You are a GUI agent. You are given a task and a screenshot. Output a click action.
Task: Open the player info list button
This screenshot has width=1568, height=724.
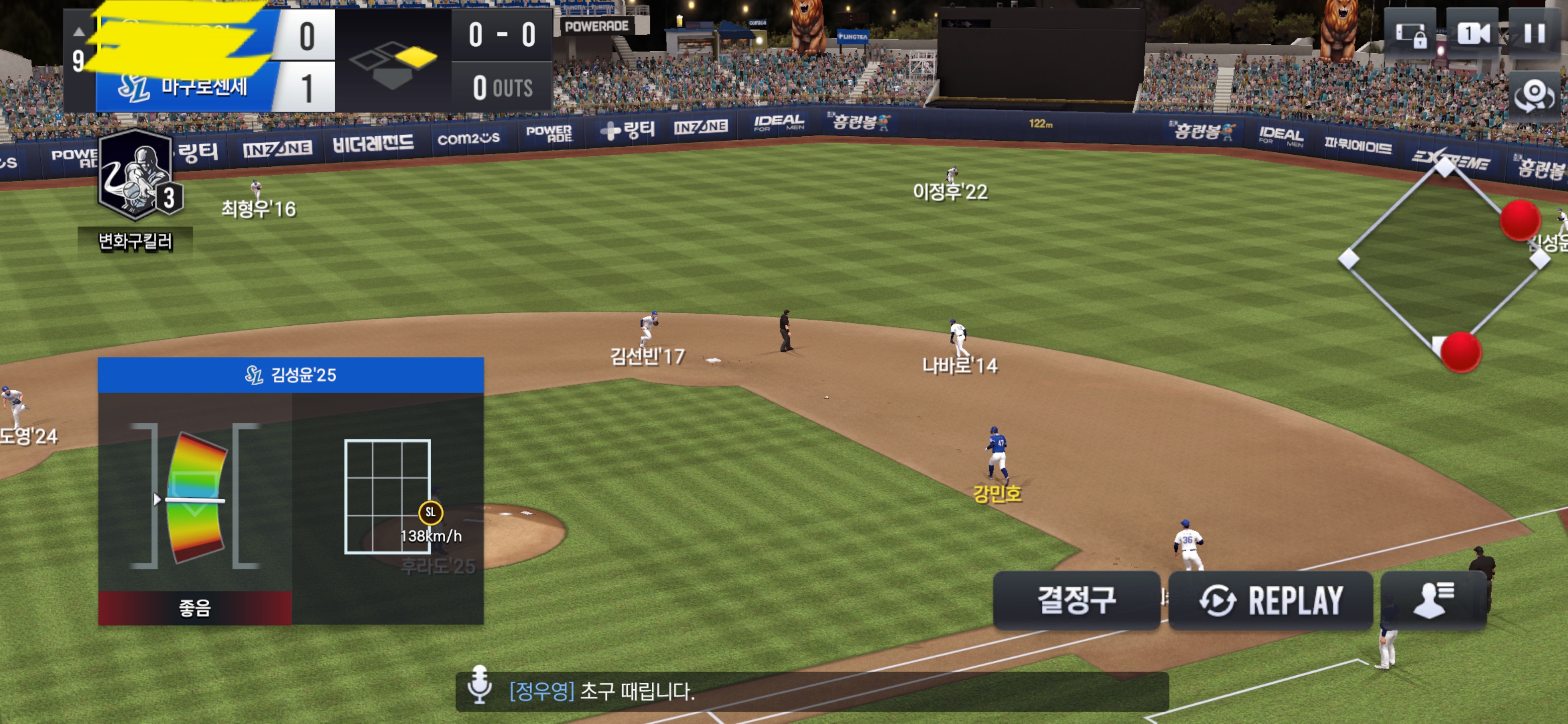(x=1433, y=600)
